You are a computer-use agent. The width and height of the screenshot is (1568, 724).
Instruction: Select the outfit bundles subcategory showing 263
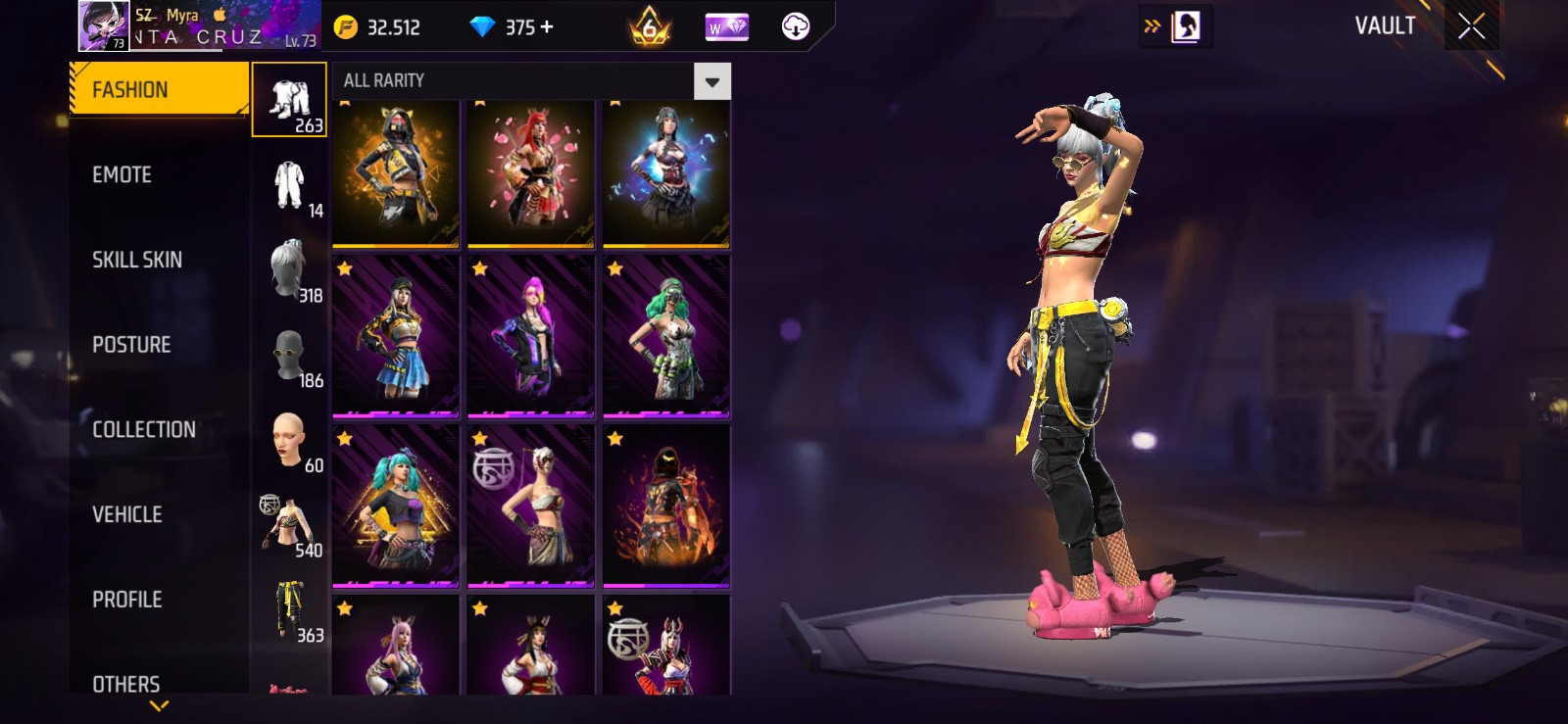coord(289,100)
